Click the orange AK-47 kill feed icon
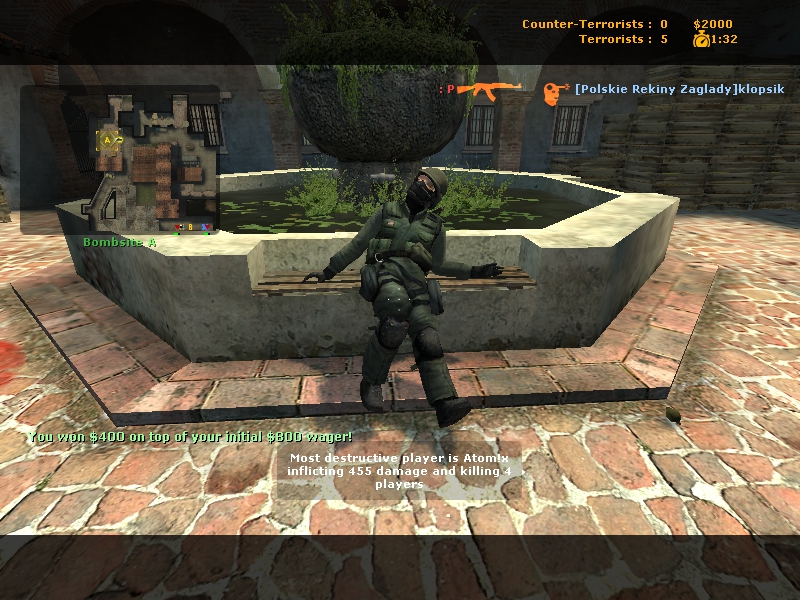 point(491,90)
